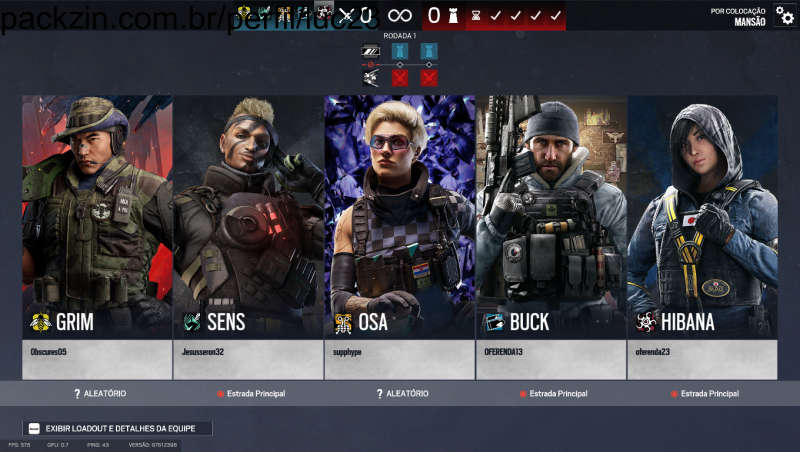Pick the Buck operator card

point(551,215)
